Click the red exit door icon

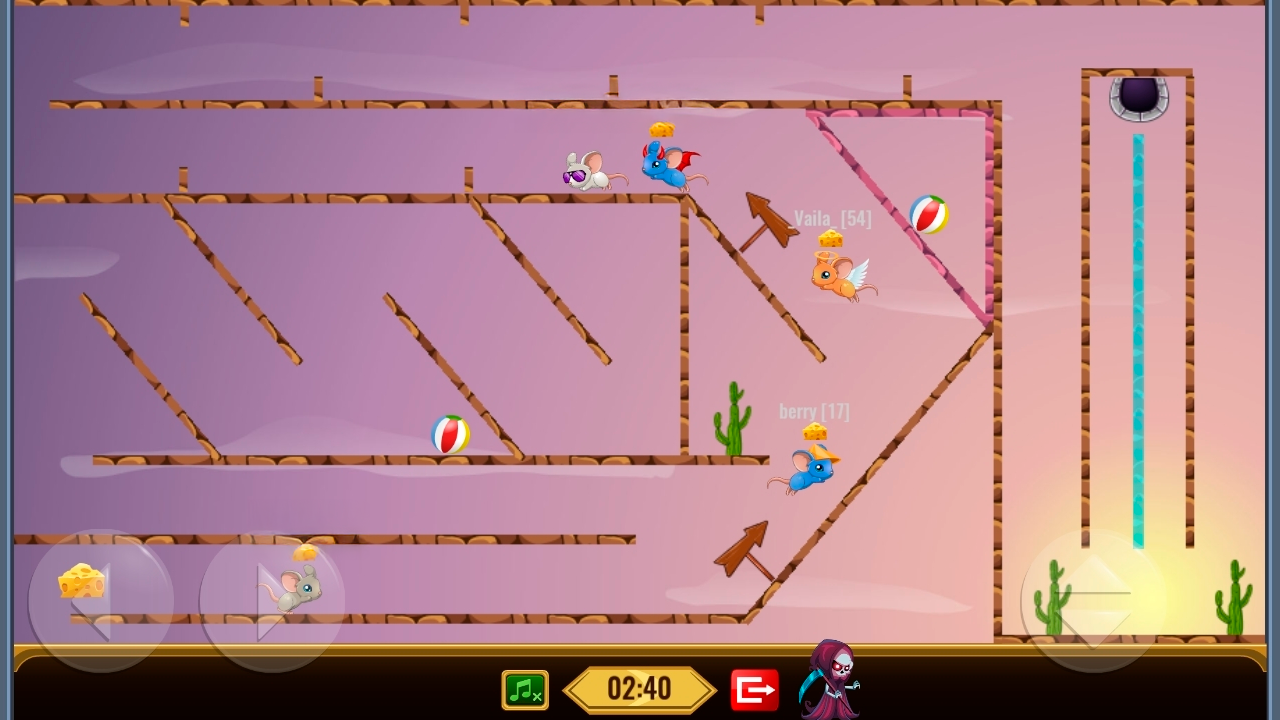pyautogui.click(x=756, y=689)
